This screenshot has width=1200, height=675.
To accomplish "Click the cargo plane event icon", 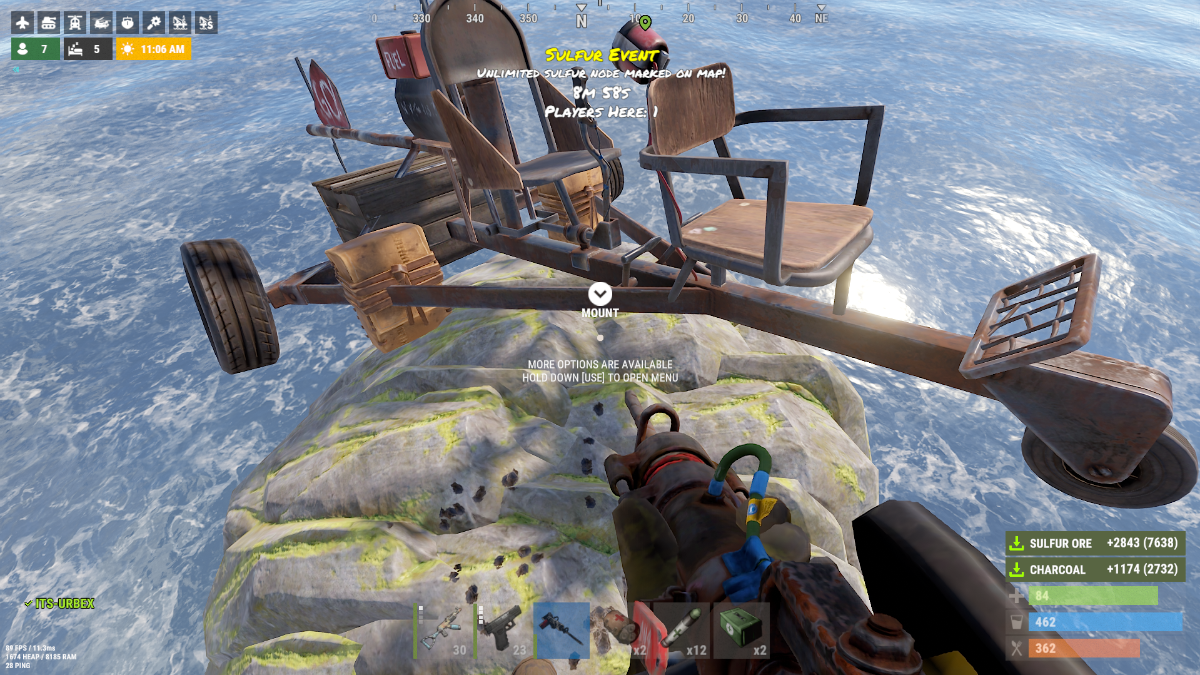I will tap(23, 22).
